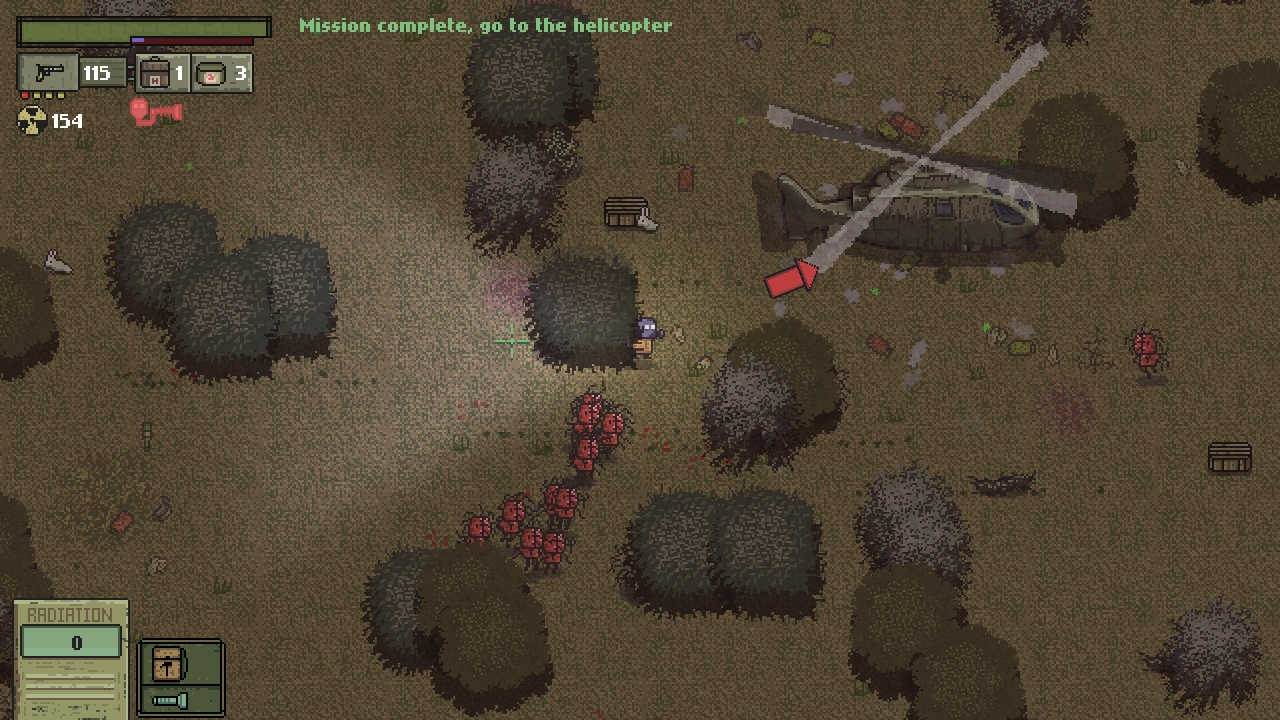Click the ammo counter showing 115
Screen dimensions: 1280x720
[97, 72]
